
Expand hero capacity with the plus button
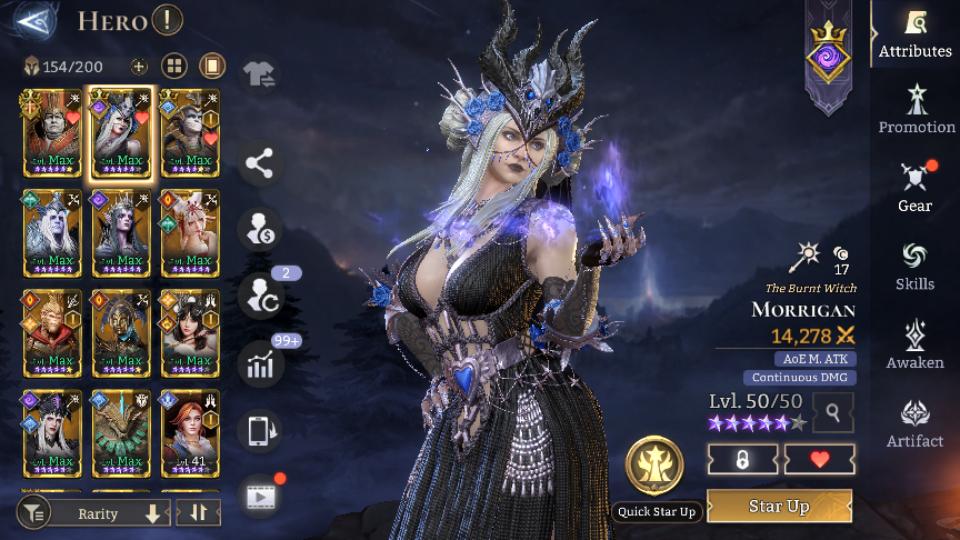click(x=139, y=67)
